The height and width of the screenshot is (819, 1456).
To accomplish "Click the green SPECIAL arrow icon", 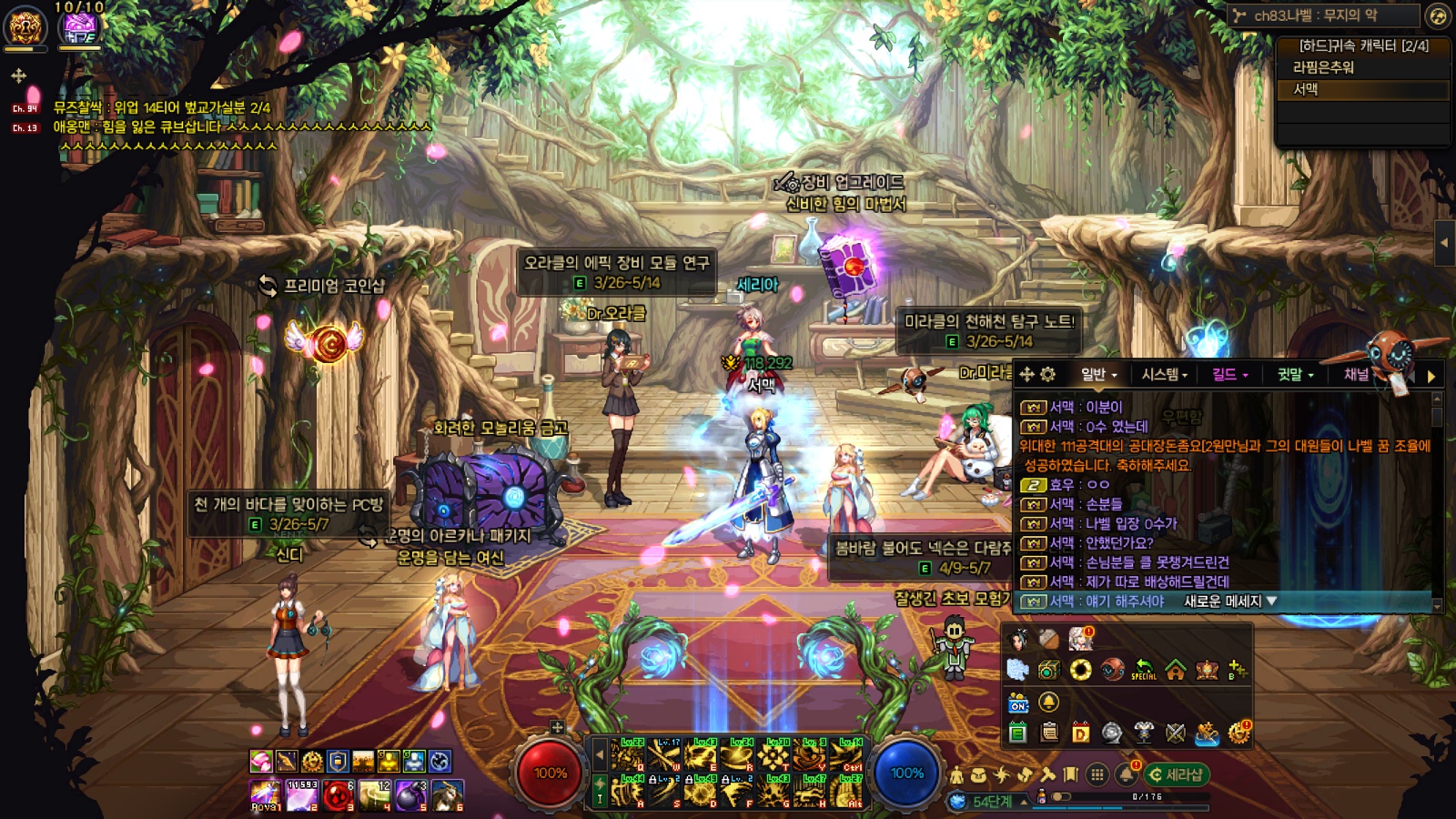I will (x=1144, y=671).
